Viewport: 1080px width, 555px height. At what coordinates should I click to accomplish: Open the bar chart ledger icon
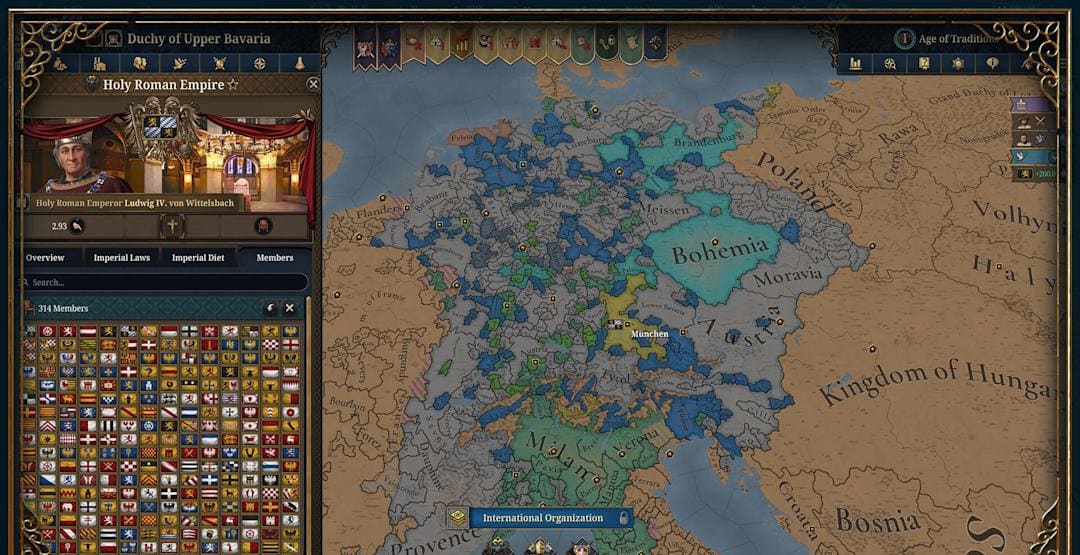pyautogui.click(x=856, y=63)
